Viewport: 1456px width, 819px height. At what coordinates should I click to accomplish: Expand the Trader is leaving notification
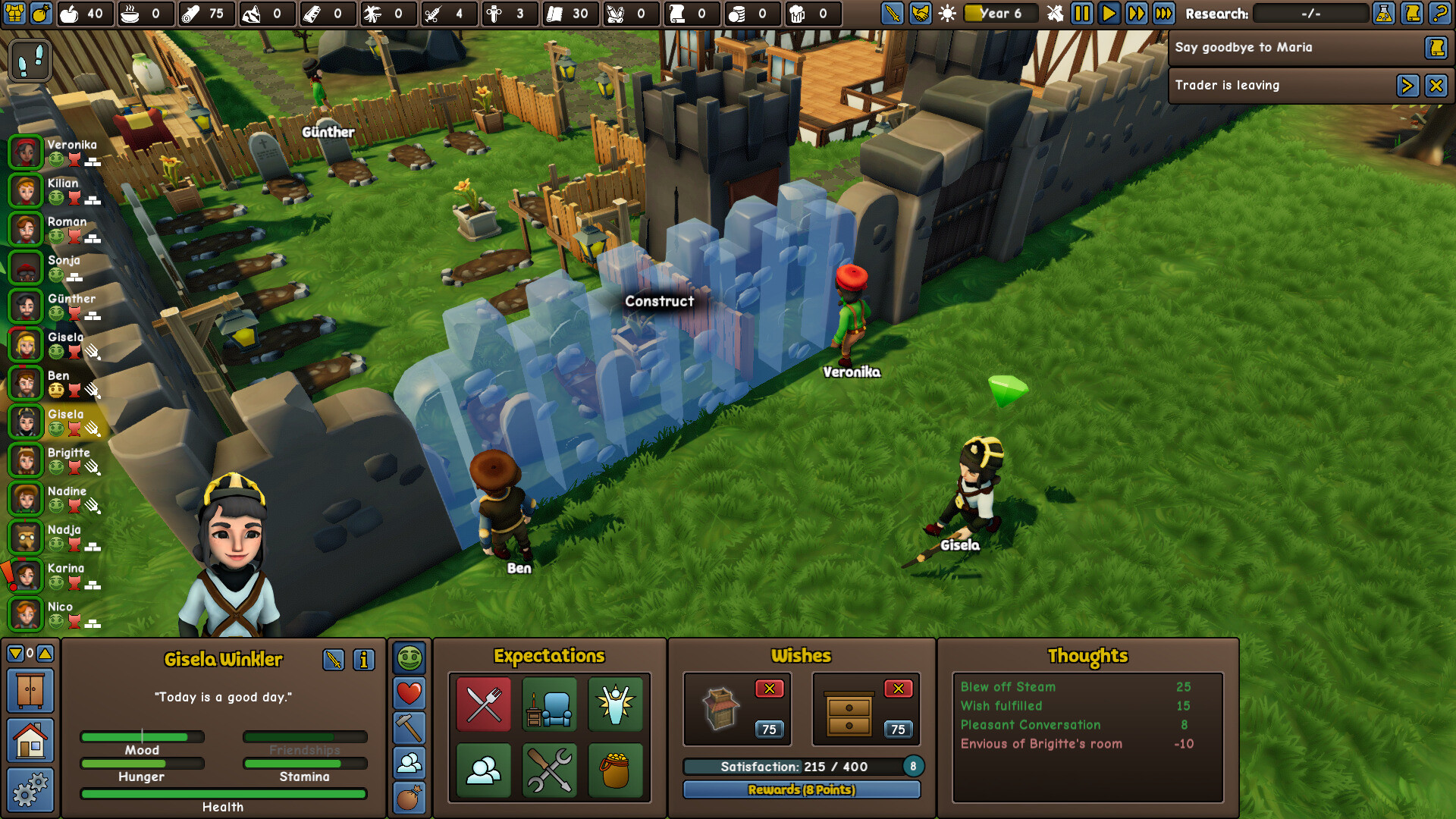tap(1408, 85)
